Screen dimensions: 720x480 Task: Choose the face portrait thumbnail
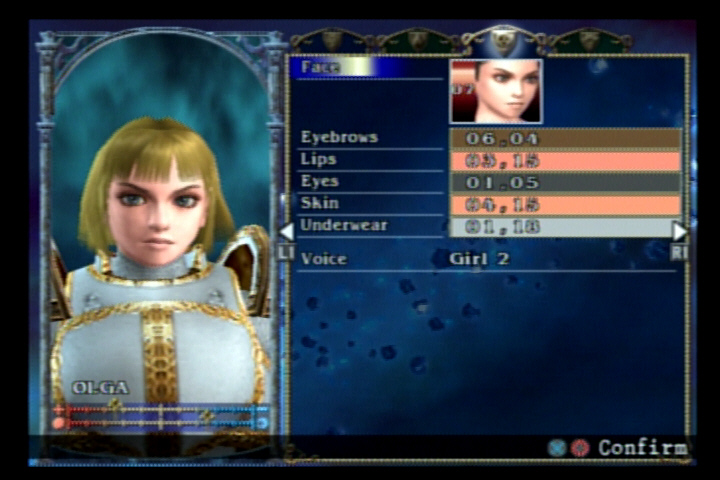[x=496, y=91]
